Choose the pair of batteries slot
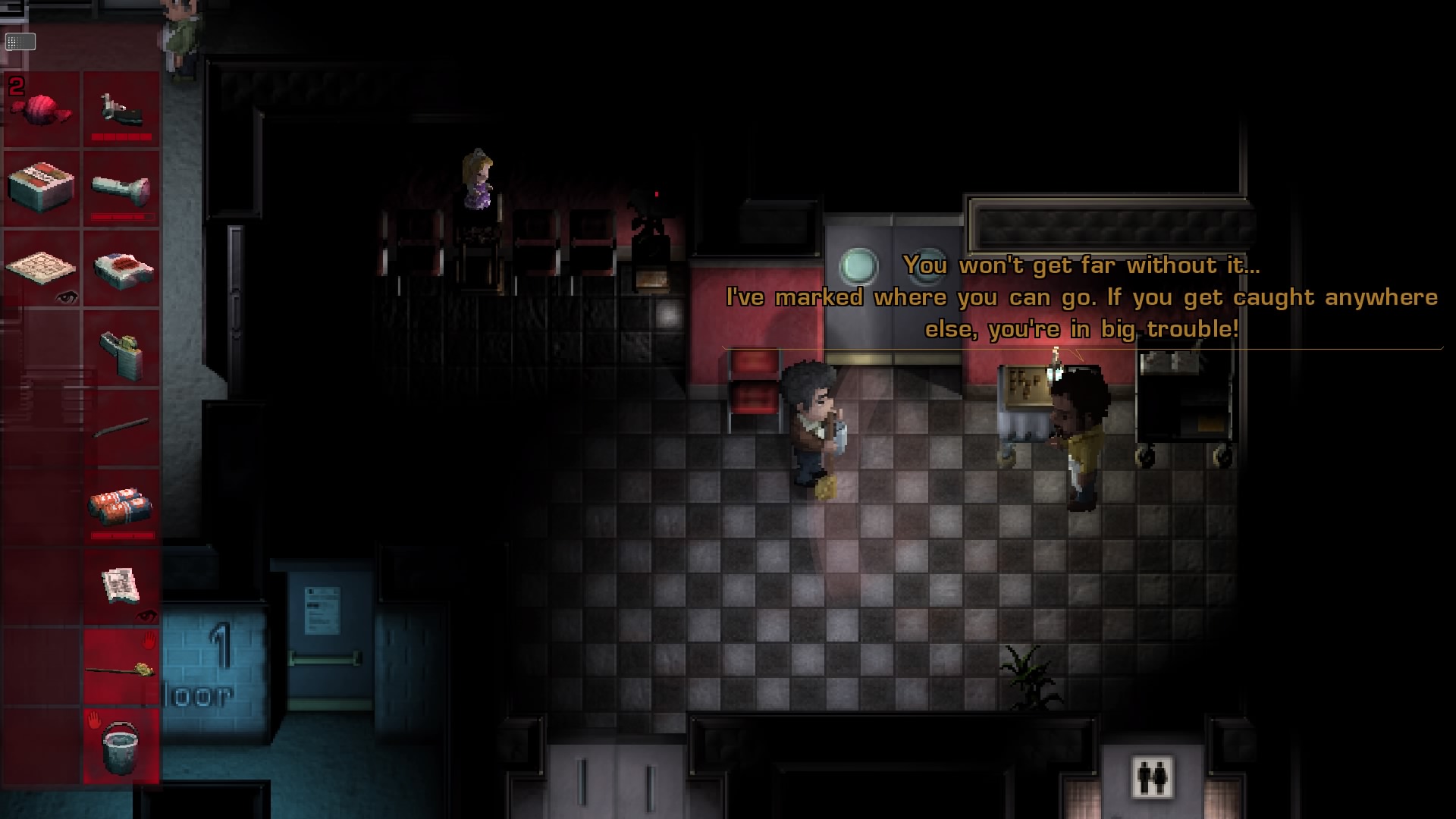 [x=121, y=506]
